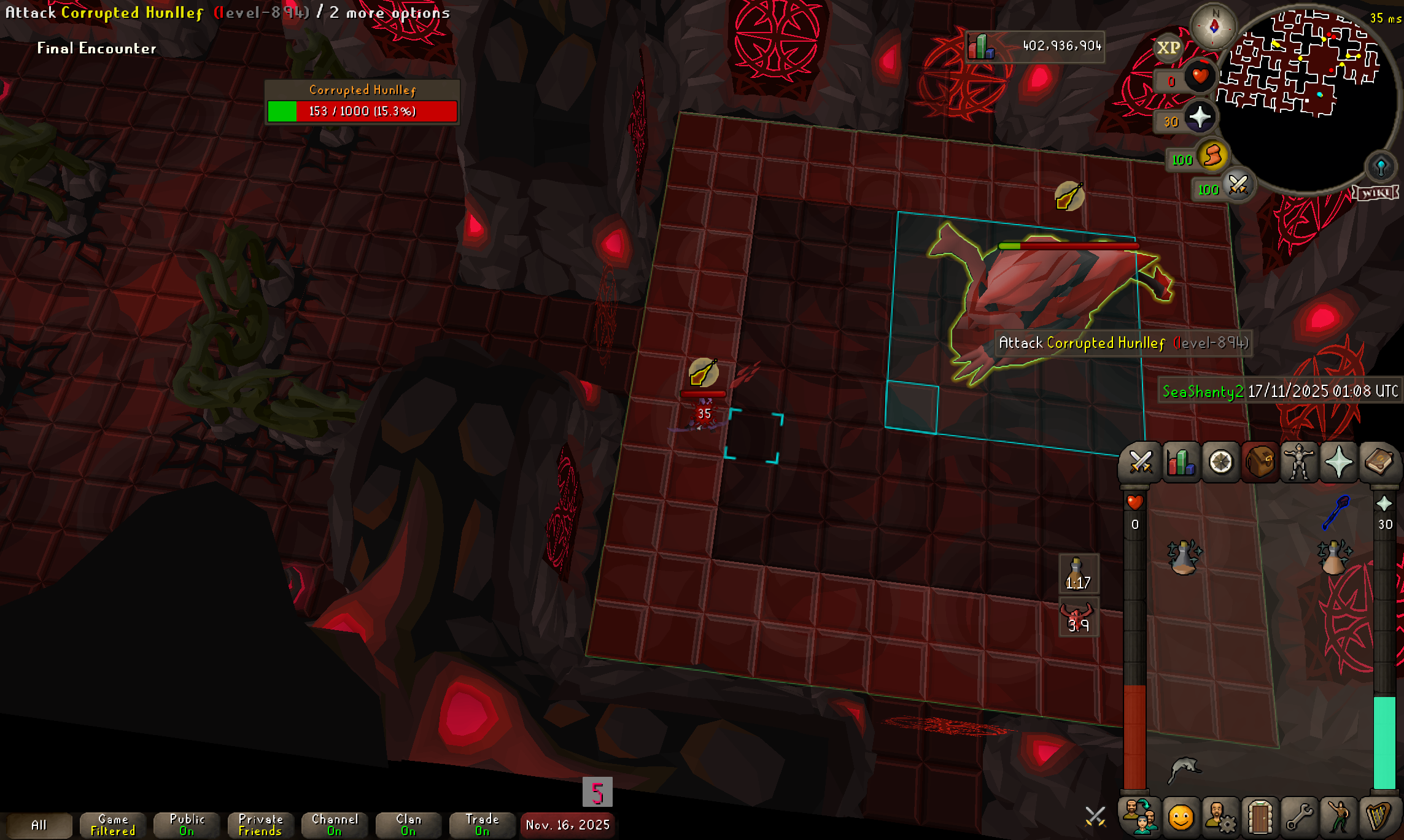
Task: Open the harp Music tab
Action: coord(1378,817)
